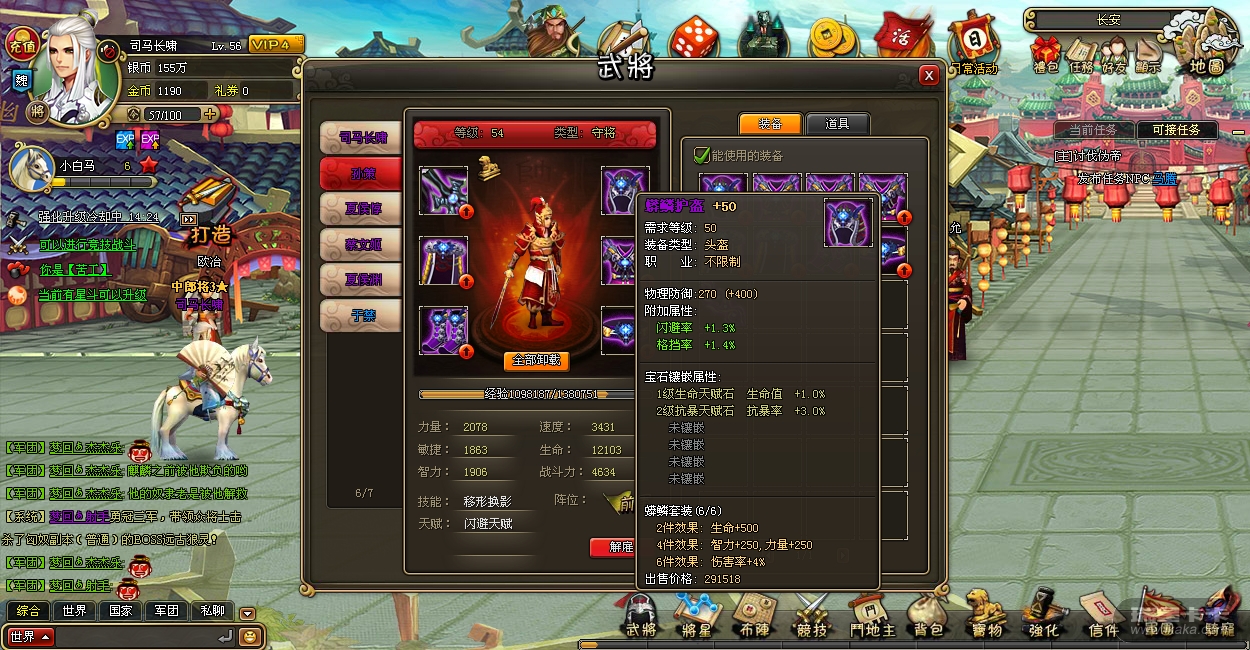The image size is (1250, 650).
Task: Click the 可以进行竞技战斗 notification link
Action: [x=87, y=245]
